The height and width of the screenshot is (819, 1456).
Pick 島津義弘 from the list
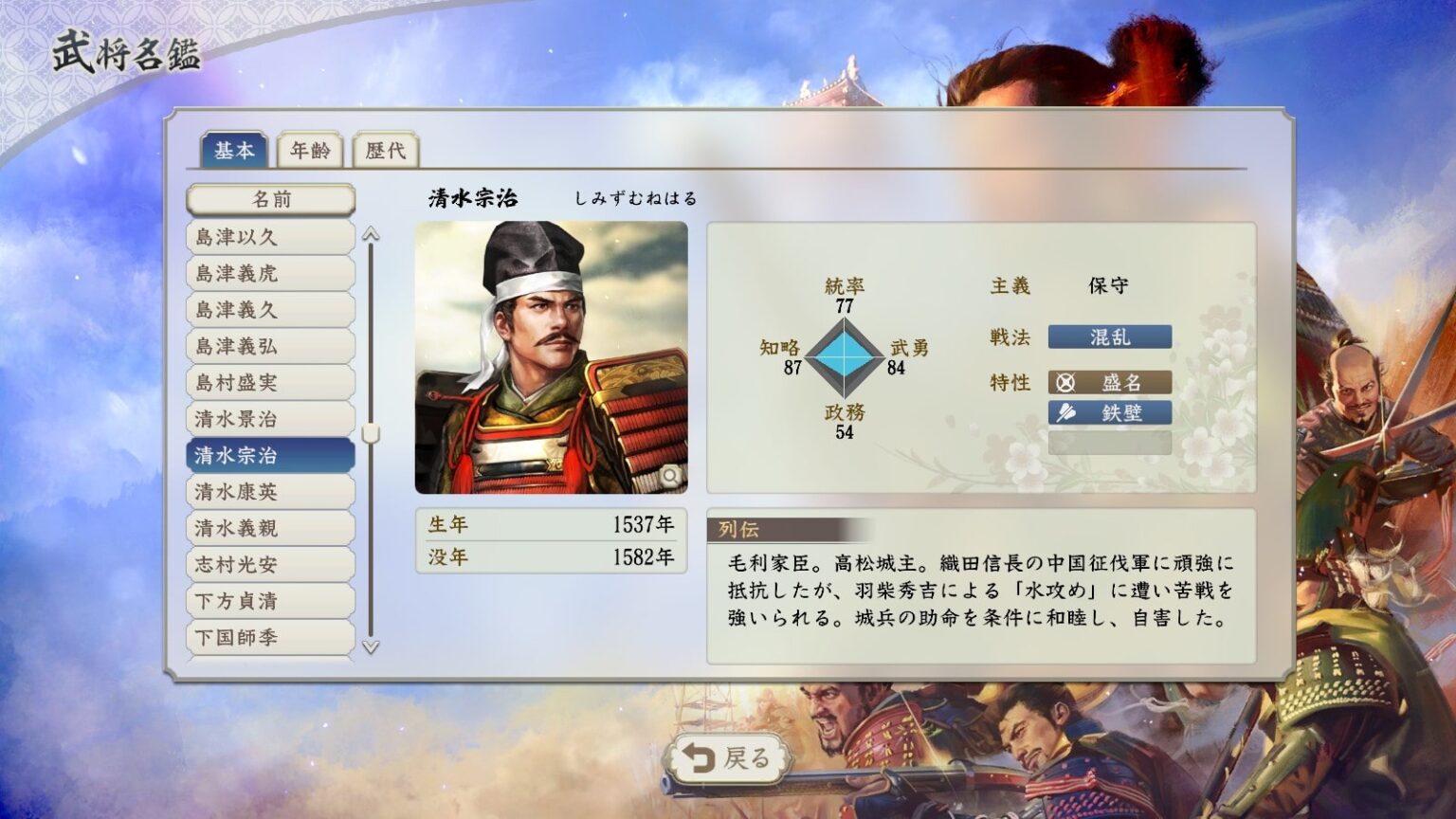(x=271, y=346)
